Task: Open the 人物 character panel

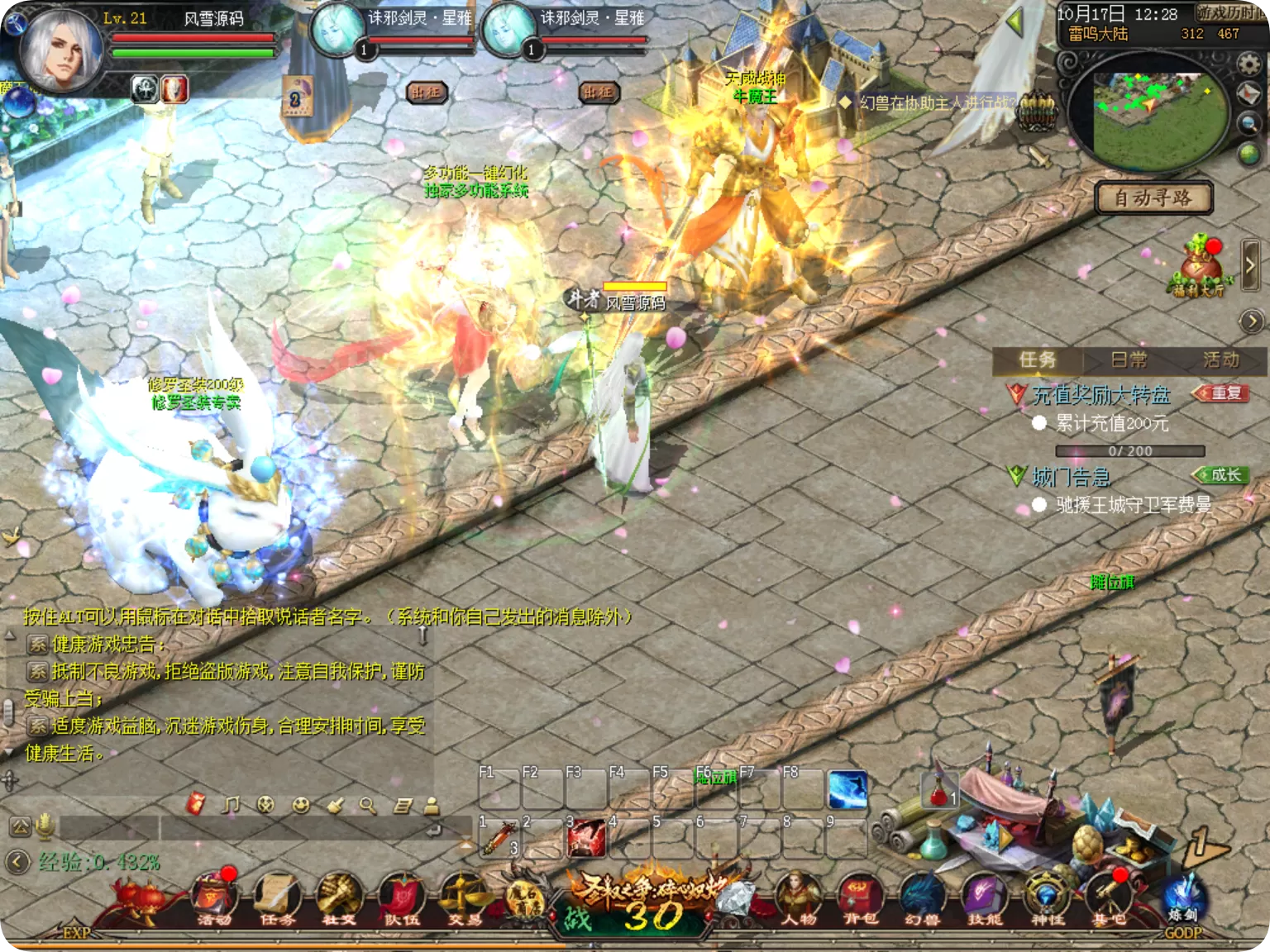Action: tap(799, 898)
